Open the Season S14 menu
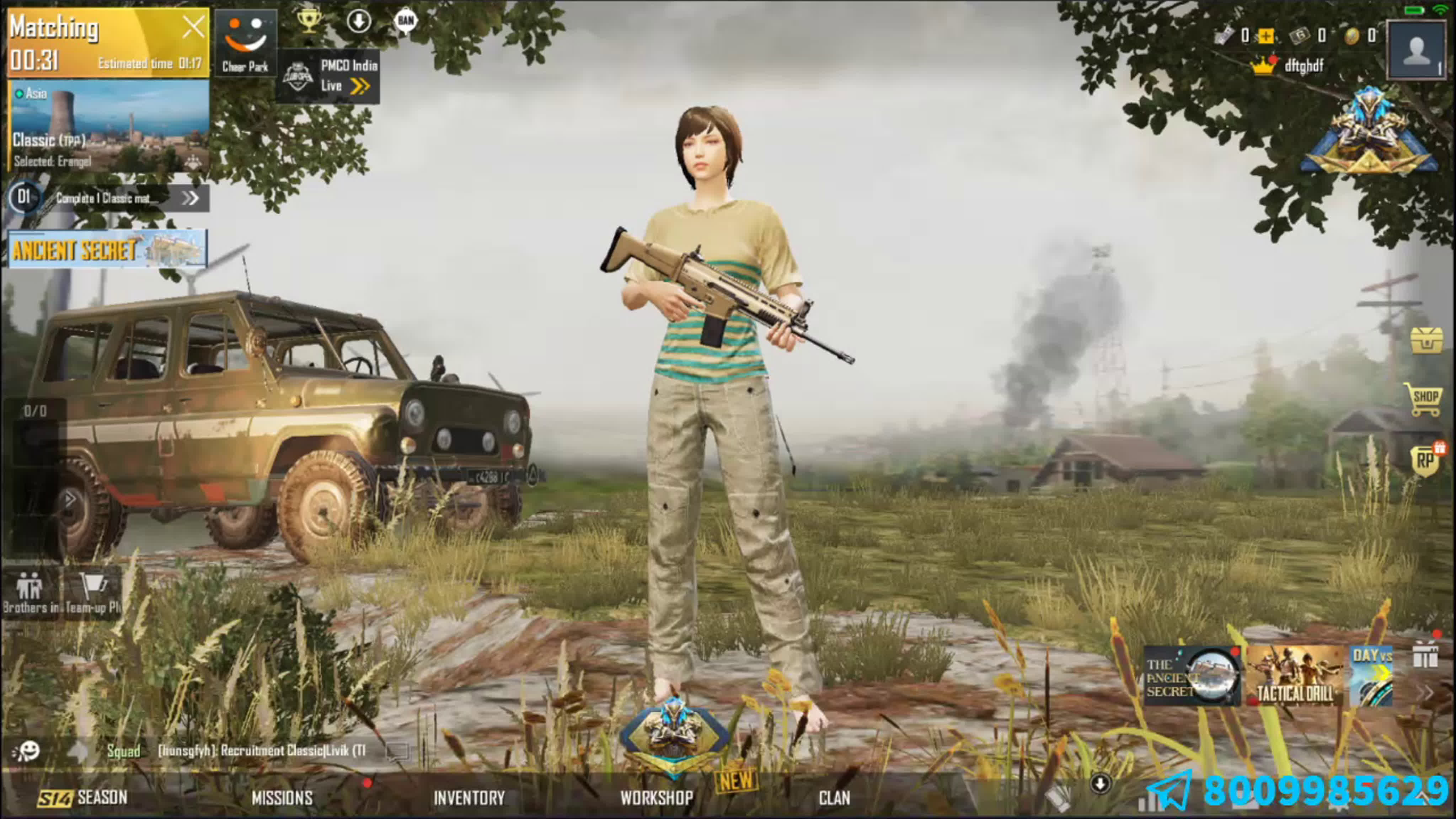The height and width of the screenshot is (819, 1456). click(x=83, y=798)
